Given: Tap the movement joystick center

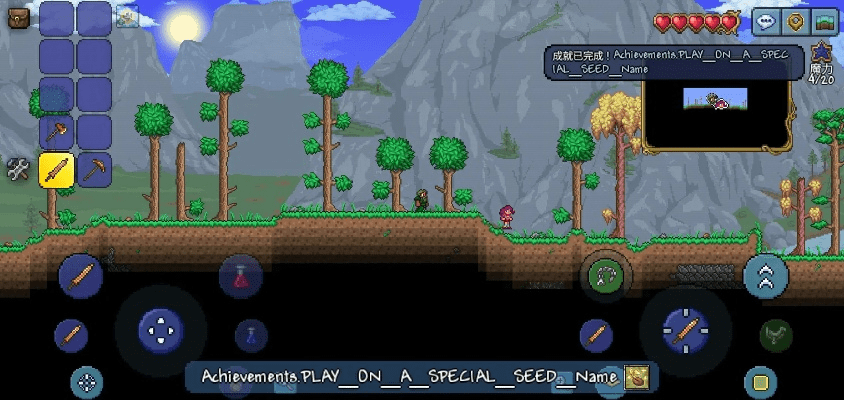Looking at the screenshot, I should [159, 328].
